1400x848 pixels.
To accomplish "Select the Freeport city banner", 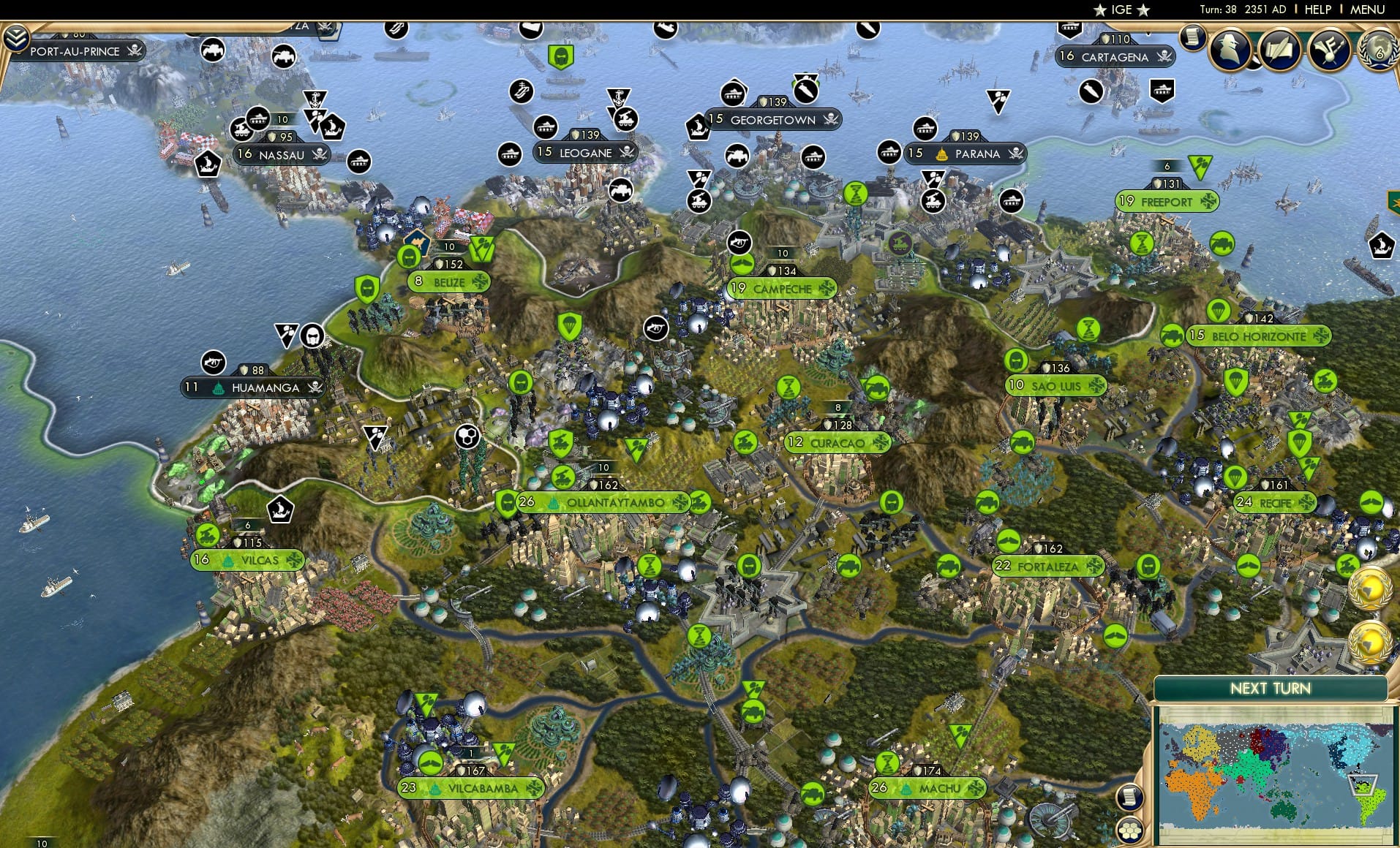I will pyautogui.click(x=1169, y=201).
